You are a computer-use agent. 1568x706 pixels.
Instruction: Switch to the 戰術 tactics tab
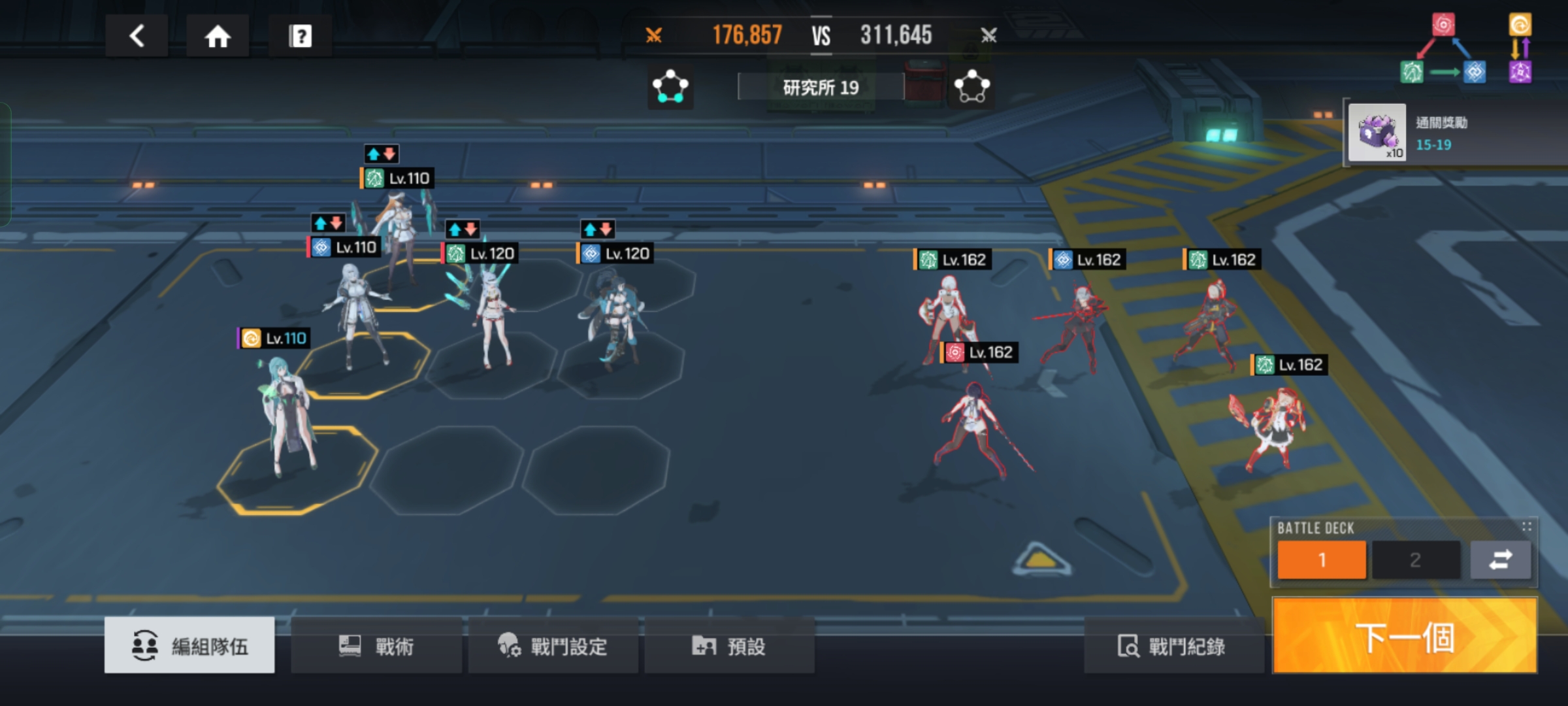click(376, 647)
